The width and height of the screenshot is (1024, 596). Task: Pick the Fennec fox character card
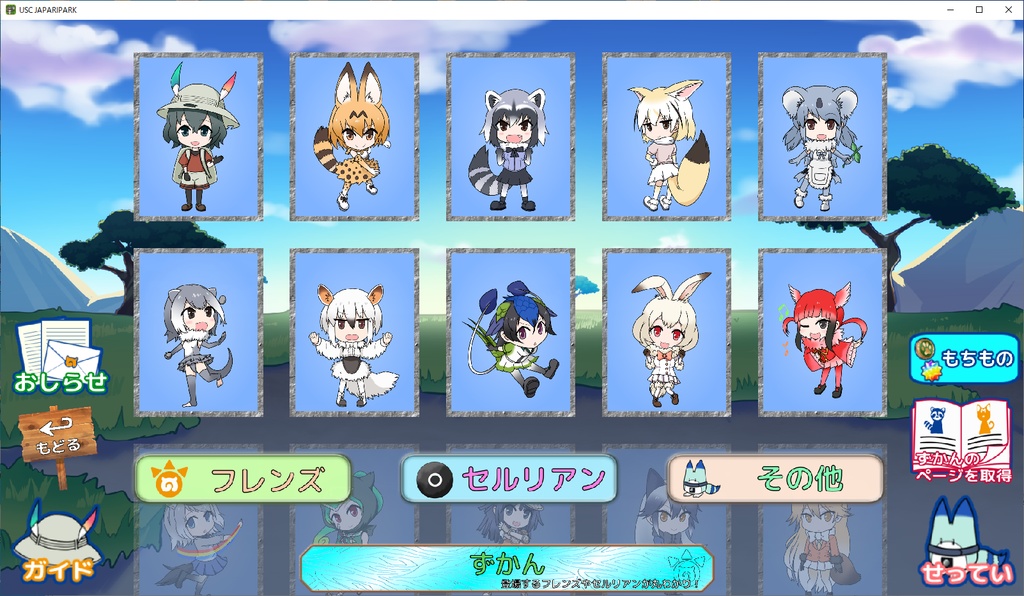[667, 136]
